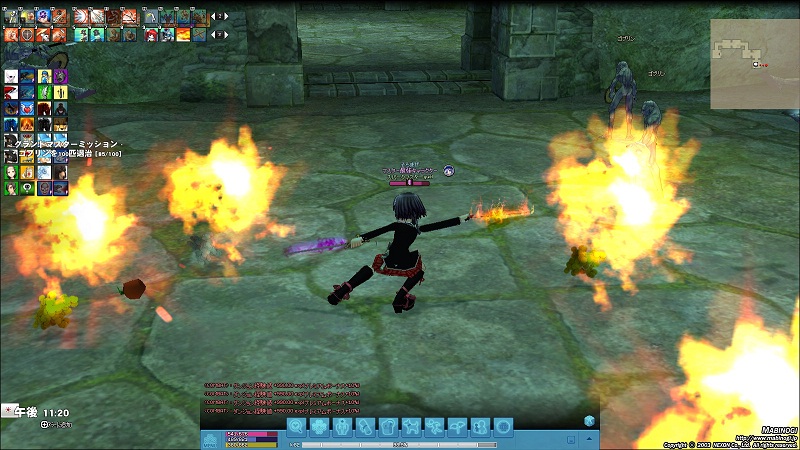
Task: Use the red-haired character icon in the hotbar
Action: click(149, 34)
